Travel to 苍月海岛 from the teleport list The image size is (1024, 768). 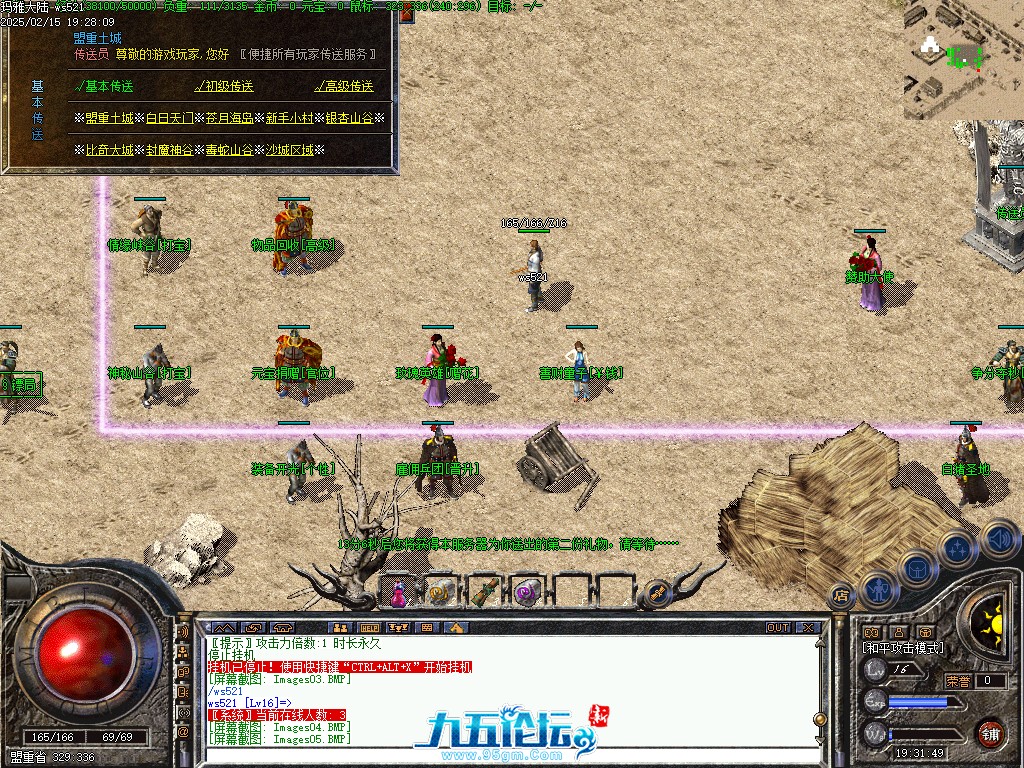(x=230, y=118)
